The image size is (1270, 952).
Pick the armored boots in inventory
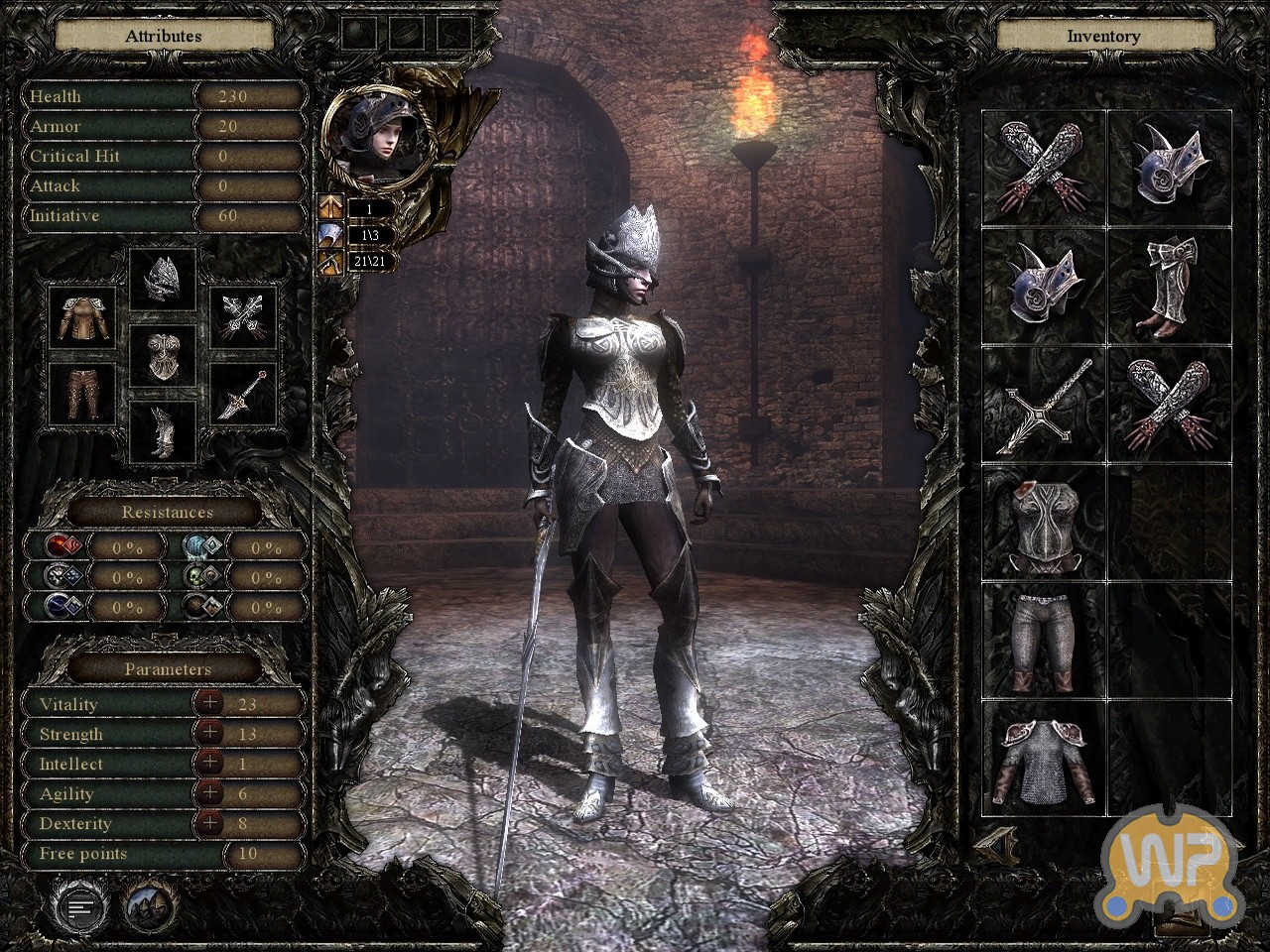(x=1169, y=286)
